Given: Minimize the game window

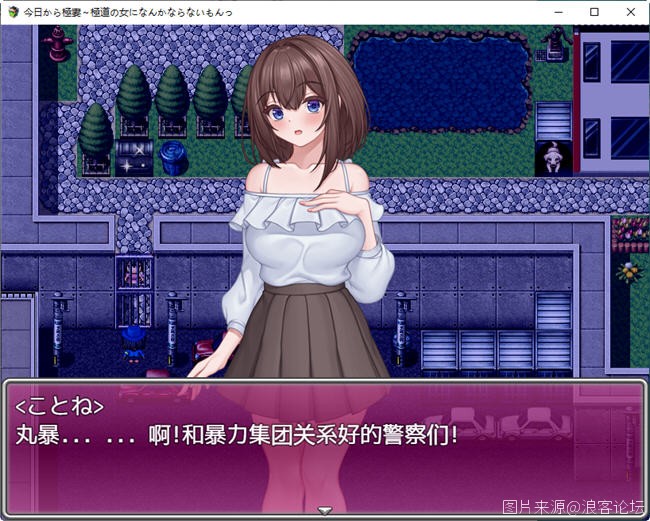Looking at the screenshot, I should (x=558, y=12).
